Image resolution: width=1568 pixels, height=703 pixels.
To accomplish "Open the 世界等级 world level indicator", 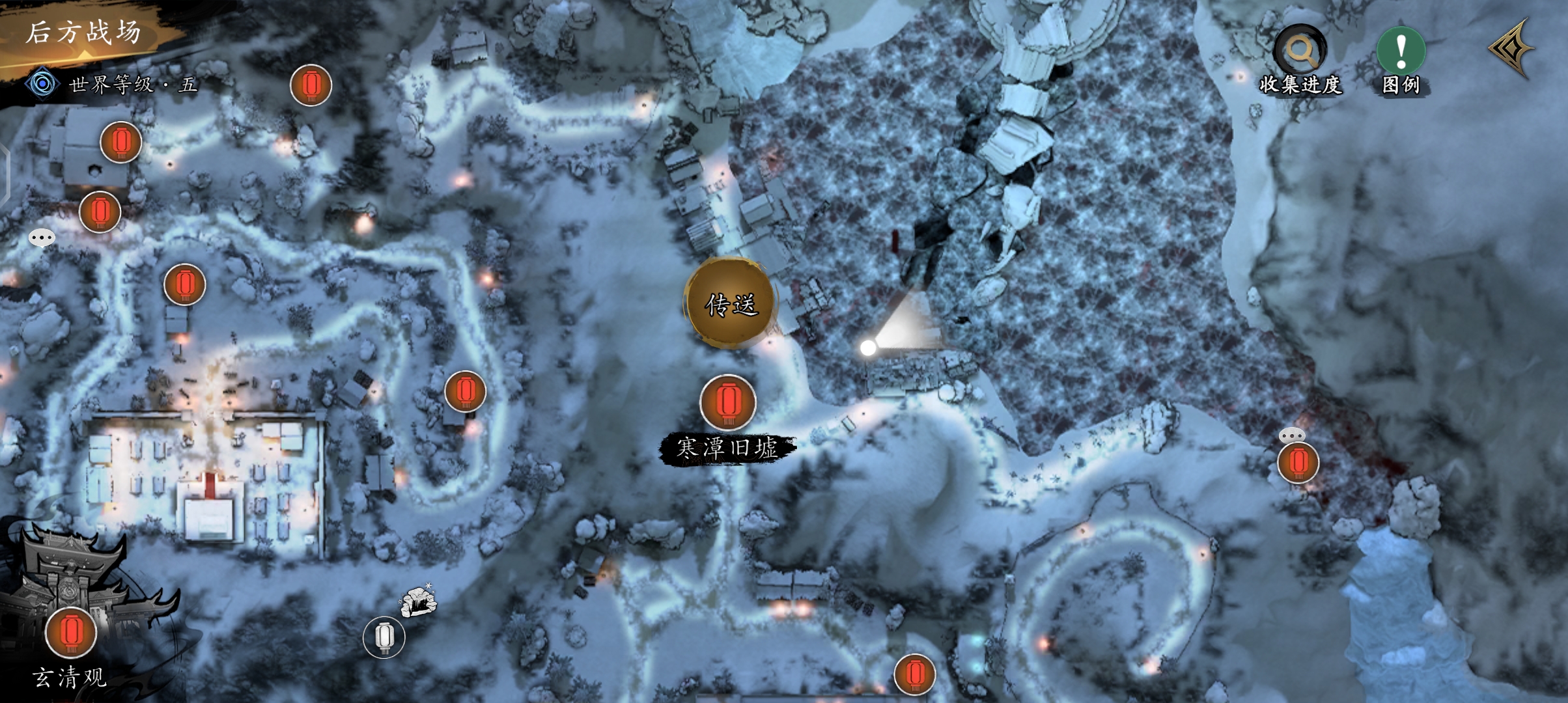I will 111,84.
